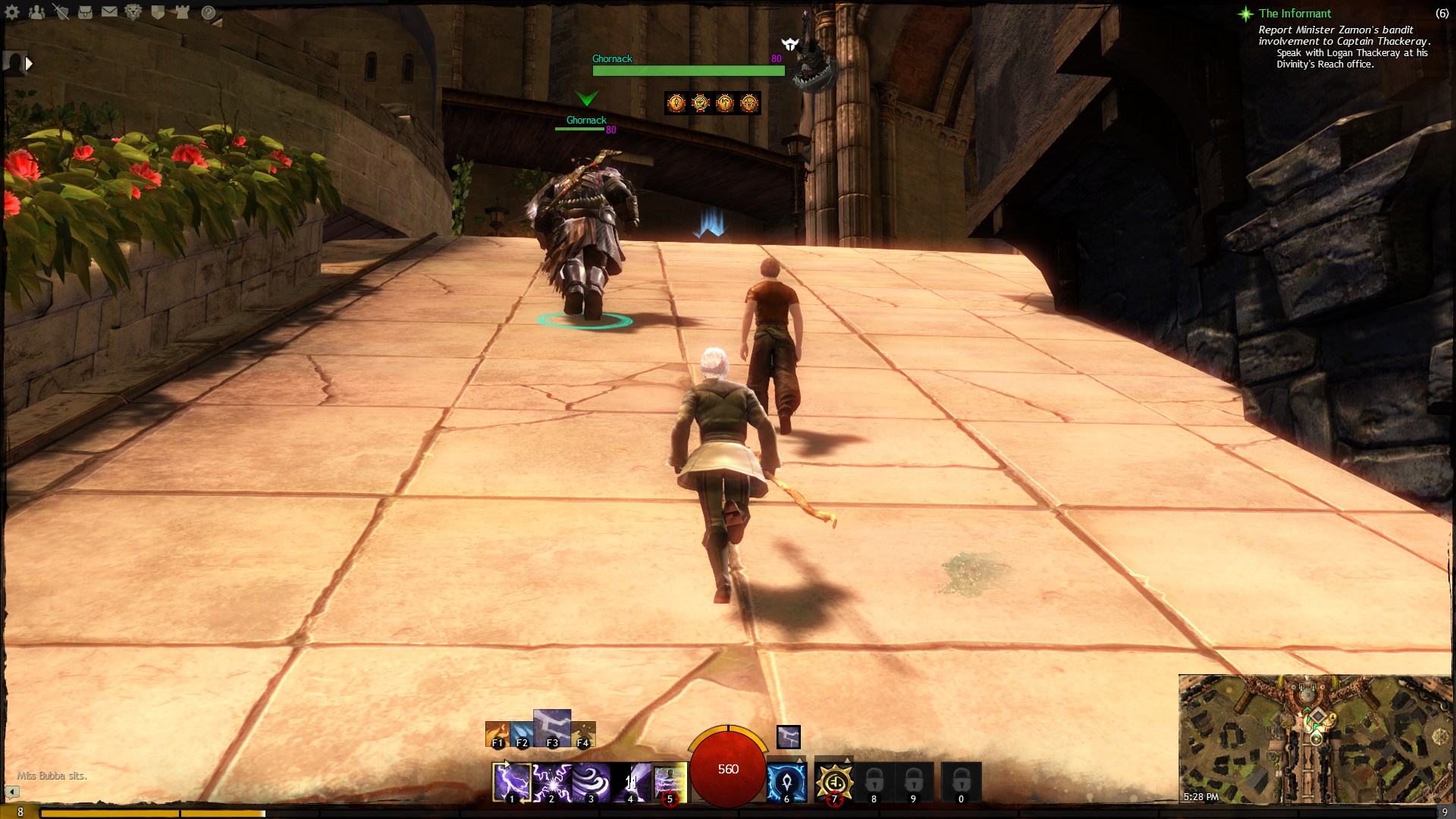Image resolution: width=1456 pixels, height=819 pixels.
Task: Use the blue healing skill in slot 6
Action: [x=786, y=782]
